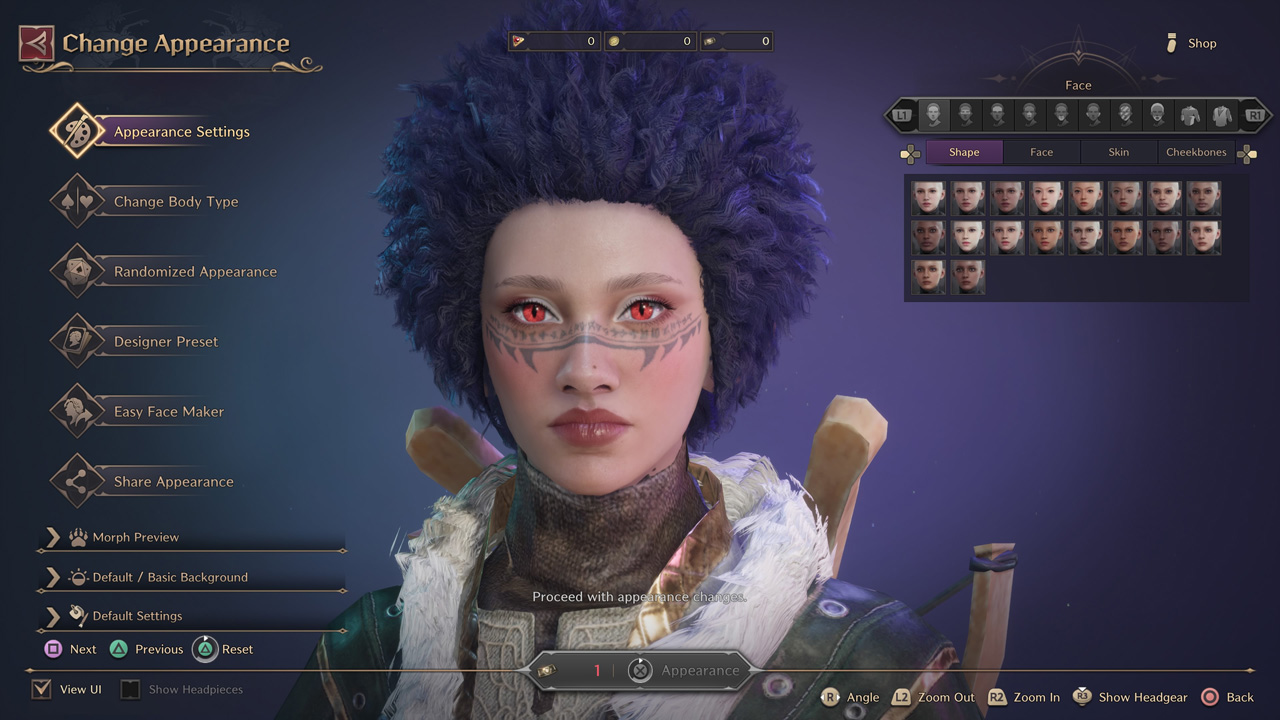Launch the Easy Face Maker
This screenshot has height=720, width=1280.
point(168,412)
